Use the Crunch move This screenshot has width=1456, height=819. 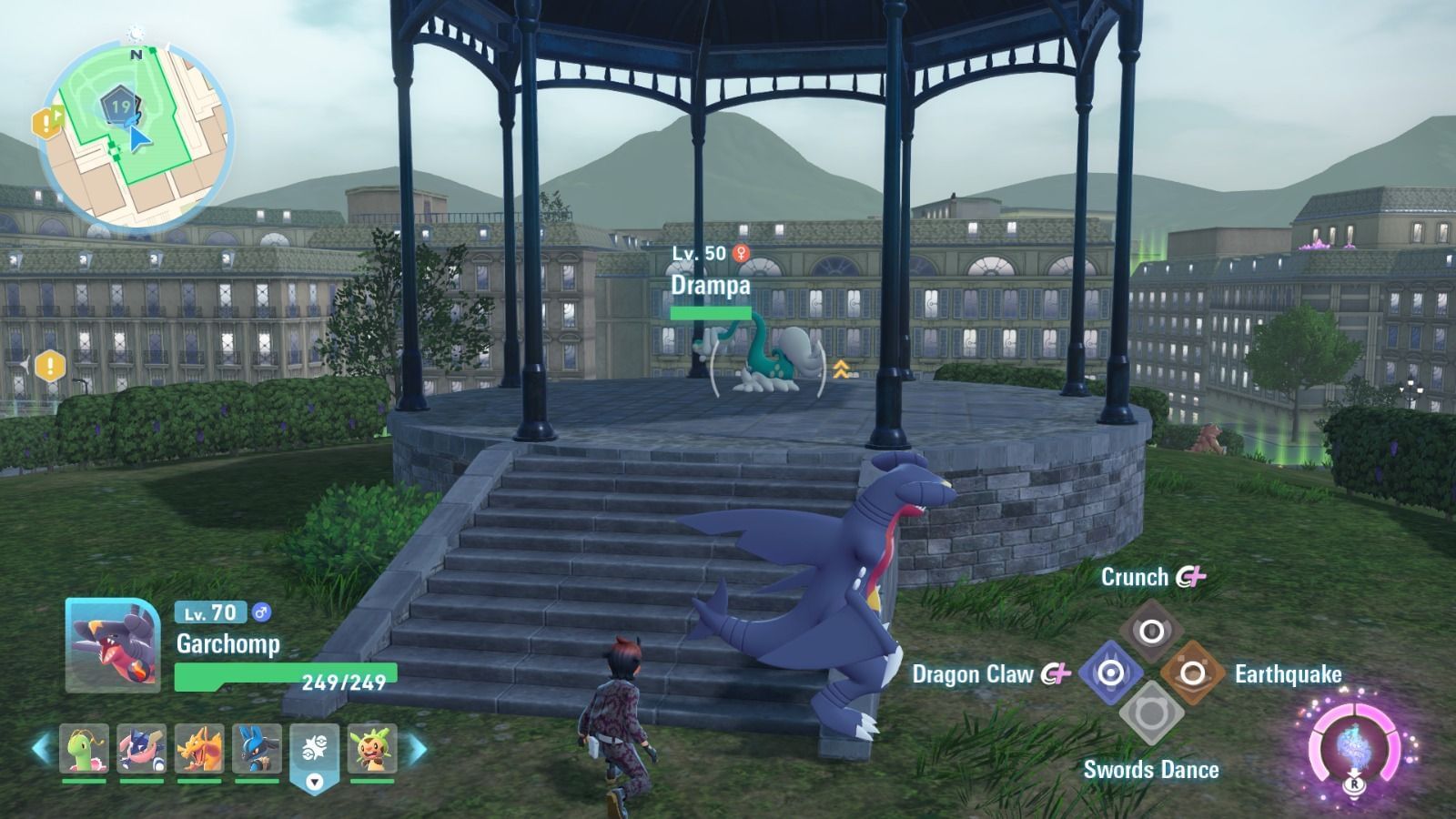[x=1151, y=631]
